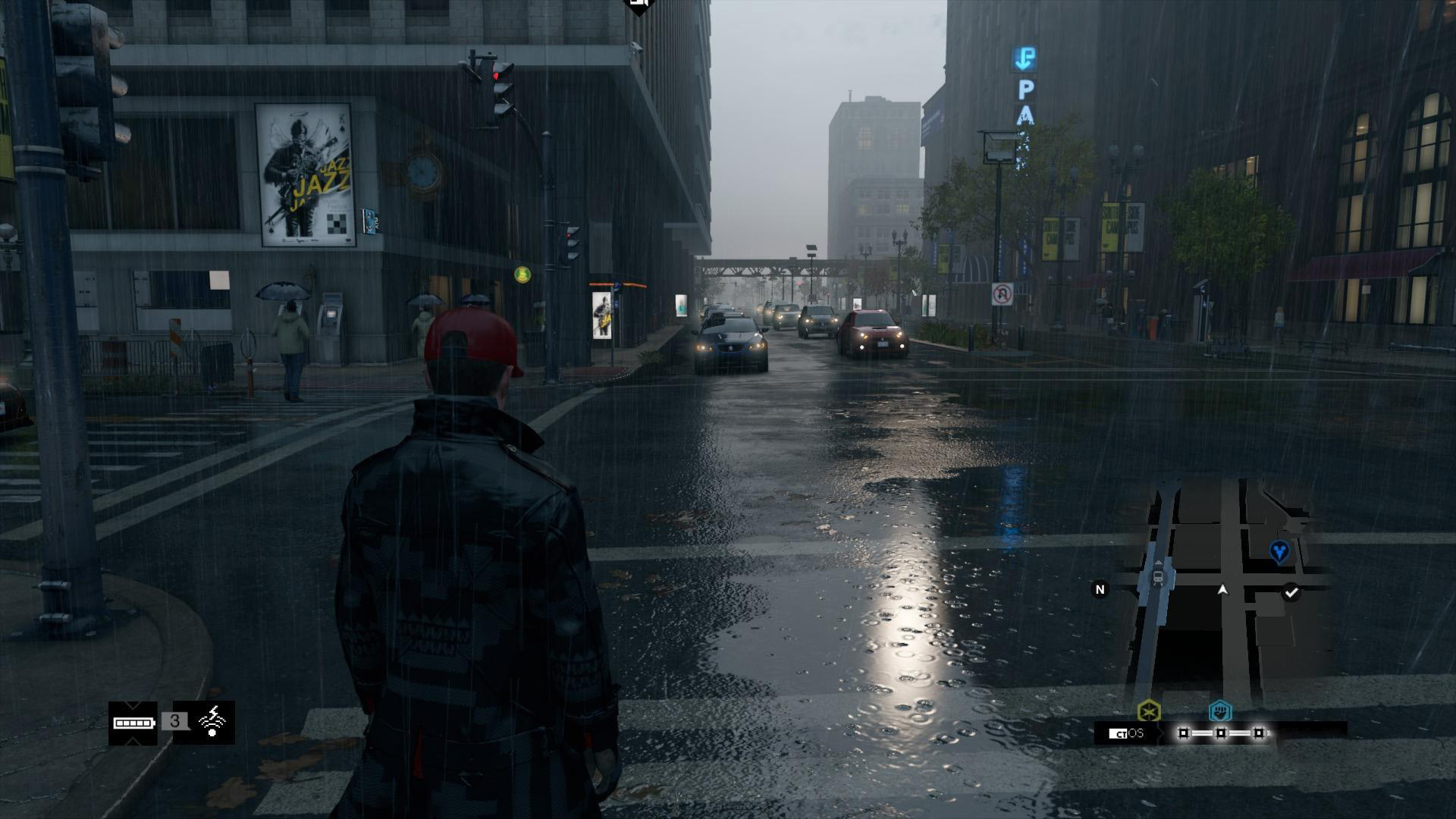Click the camera icon at screen top

[639, 6]
